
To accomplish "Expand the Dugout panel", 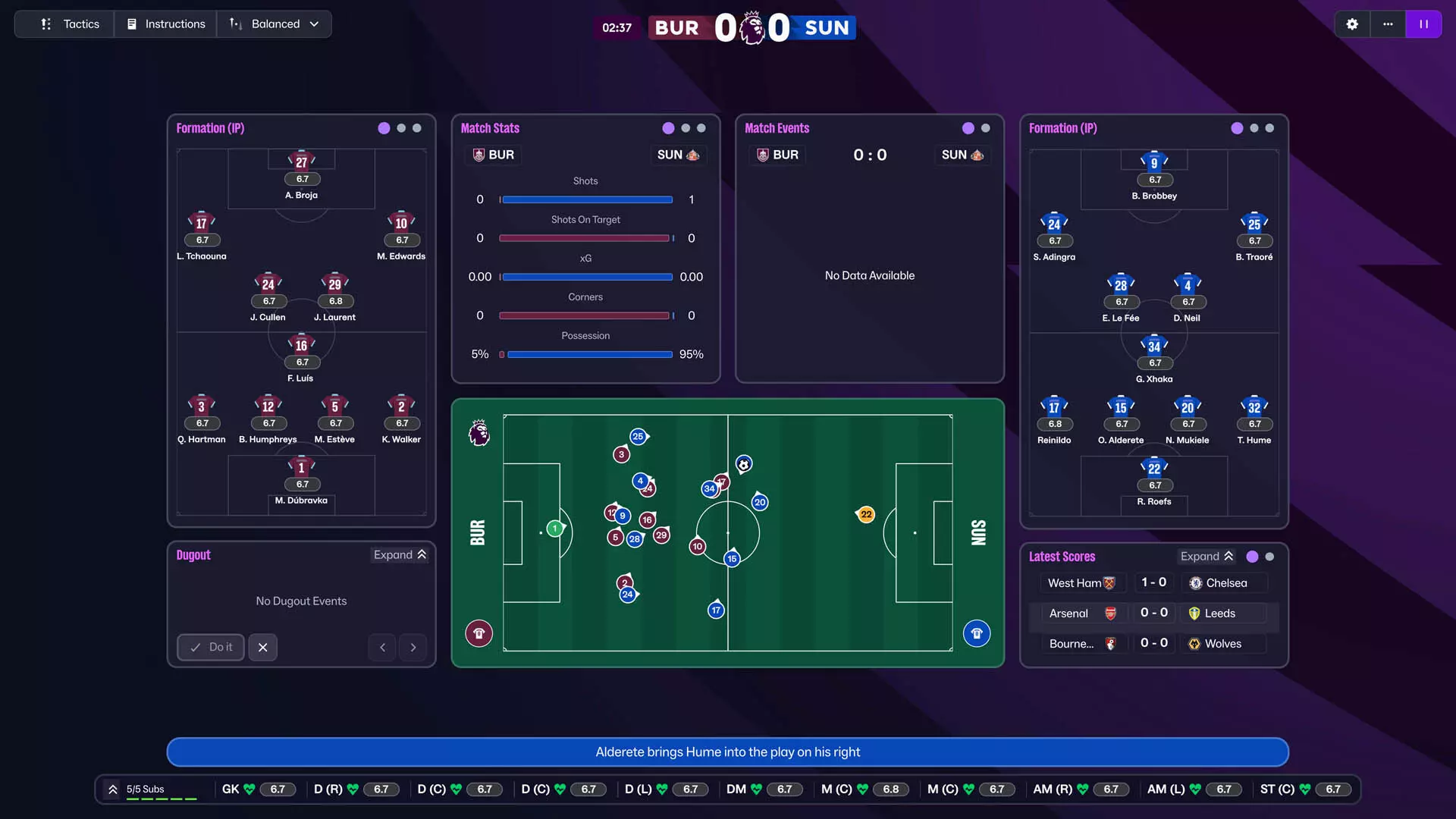I will [x=400, y=554].
